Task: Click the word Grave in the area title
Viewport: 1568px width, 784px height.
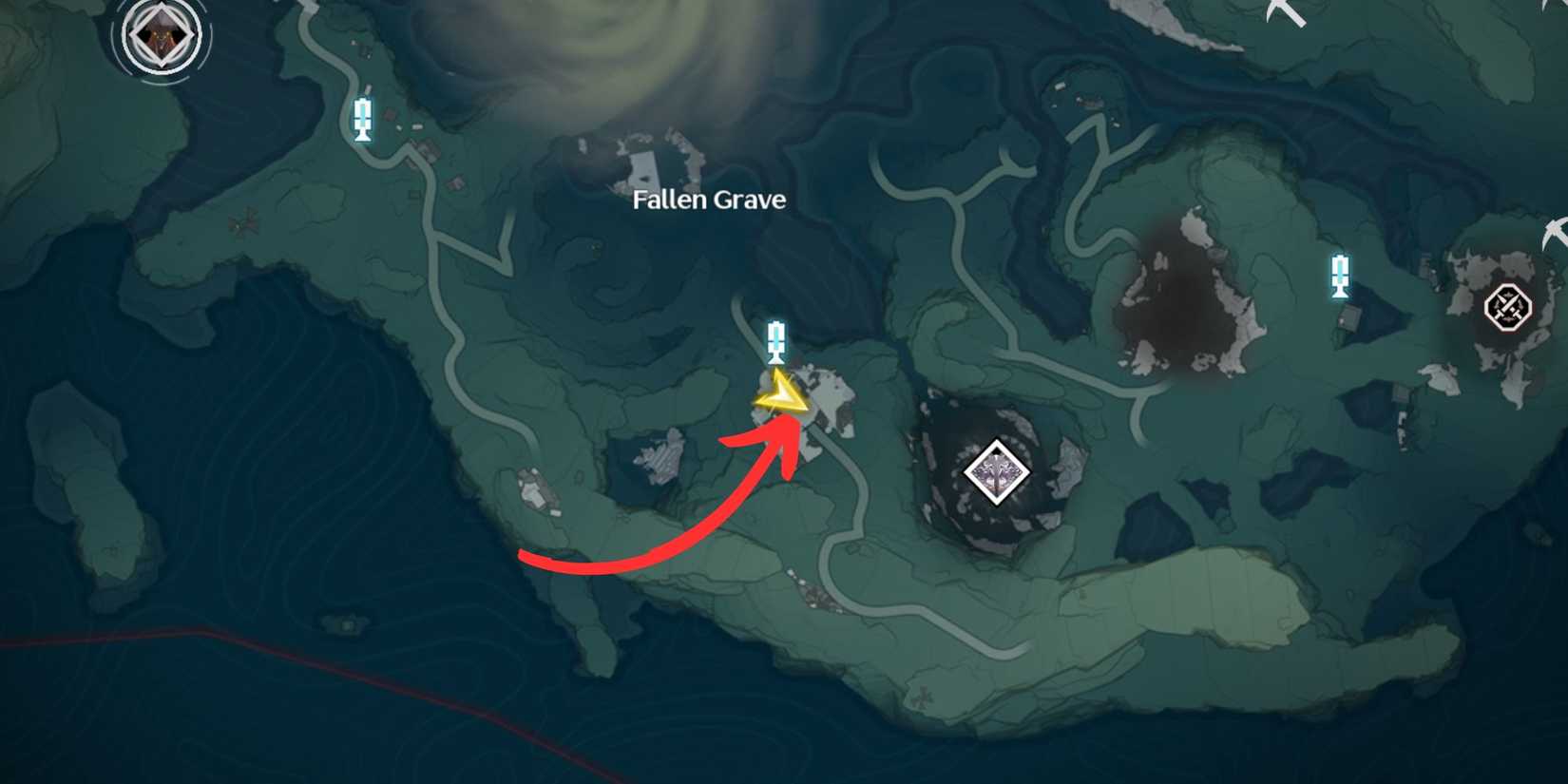Action: [x=748, y=201]
